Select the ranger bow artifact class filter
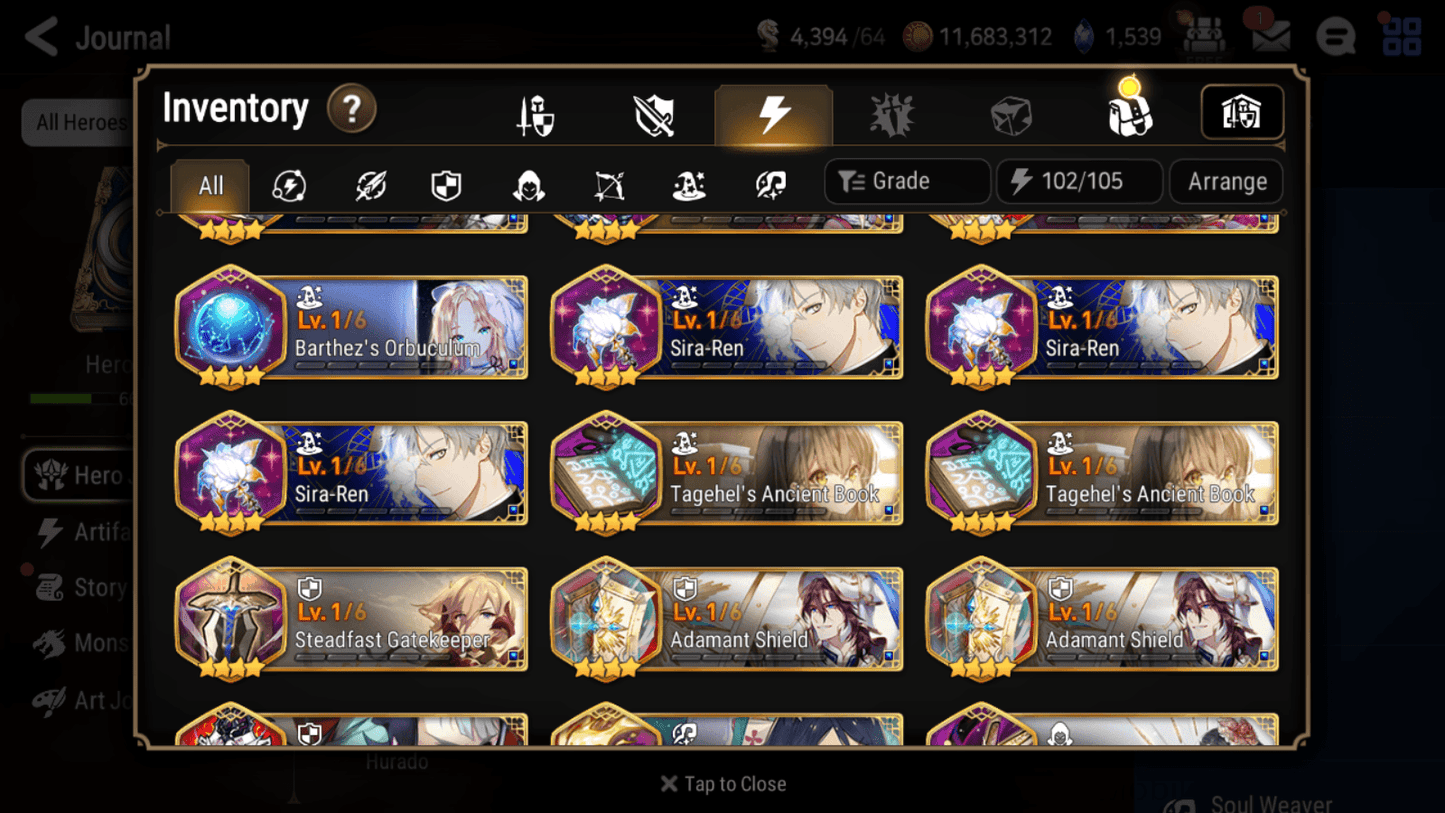 click(608, 184)
